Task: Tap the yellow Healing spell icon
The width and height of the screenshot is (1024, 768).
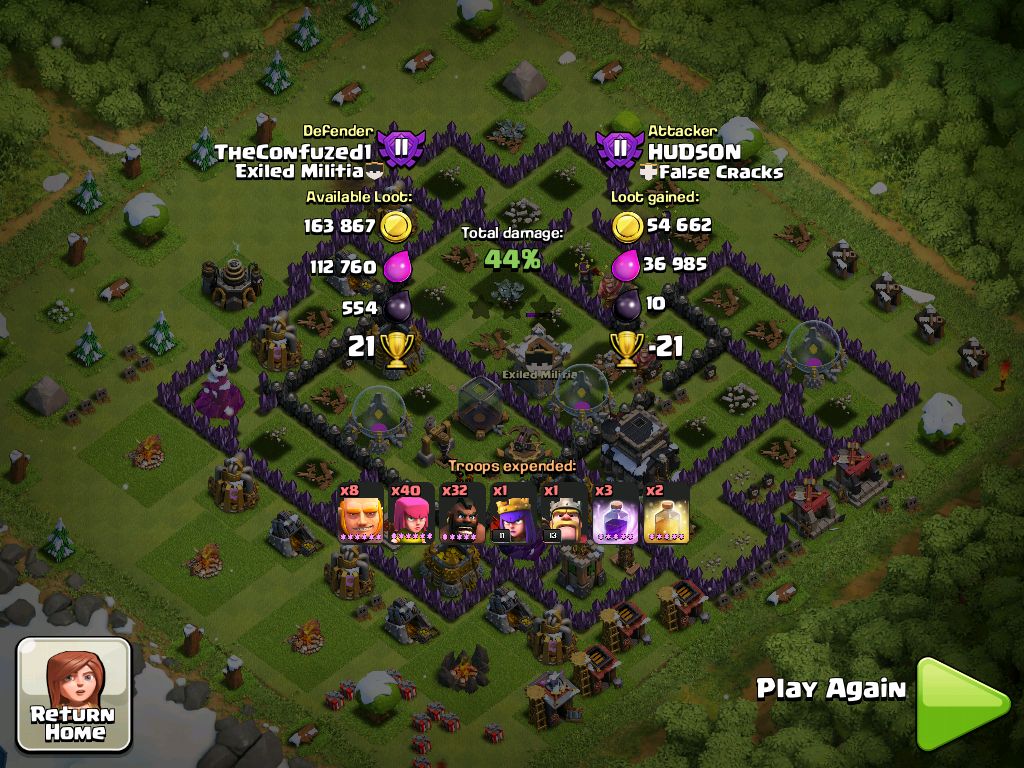Action: (666, 514)
